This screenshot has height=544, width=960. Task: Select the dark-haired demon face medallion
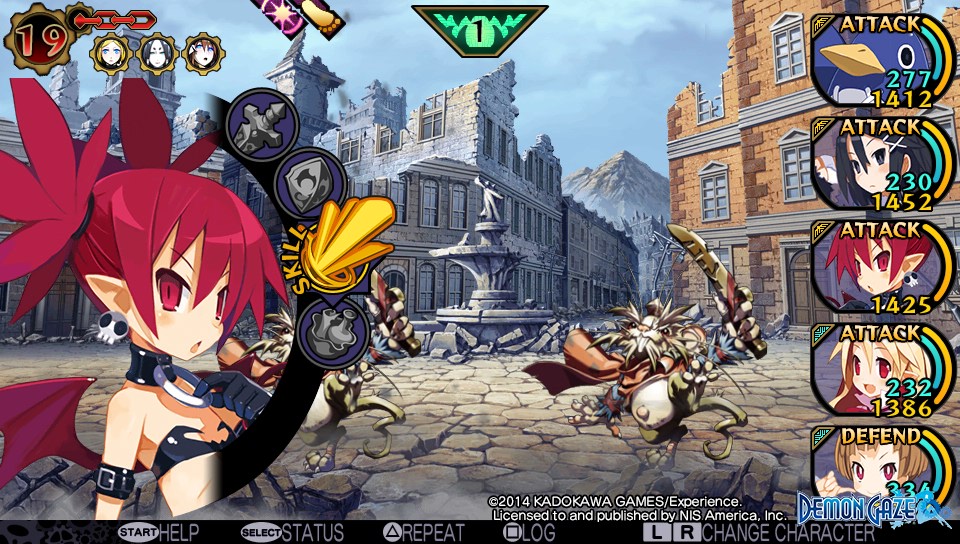coord(158,54)
